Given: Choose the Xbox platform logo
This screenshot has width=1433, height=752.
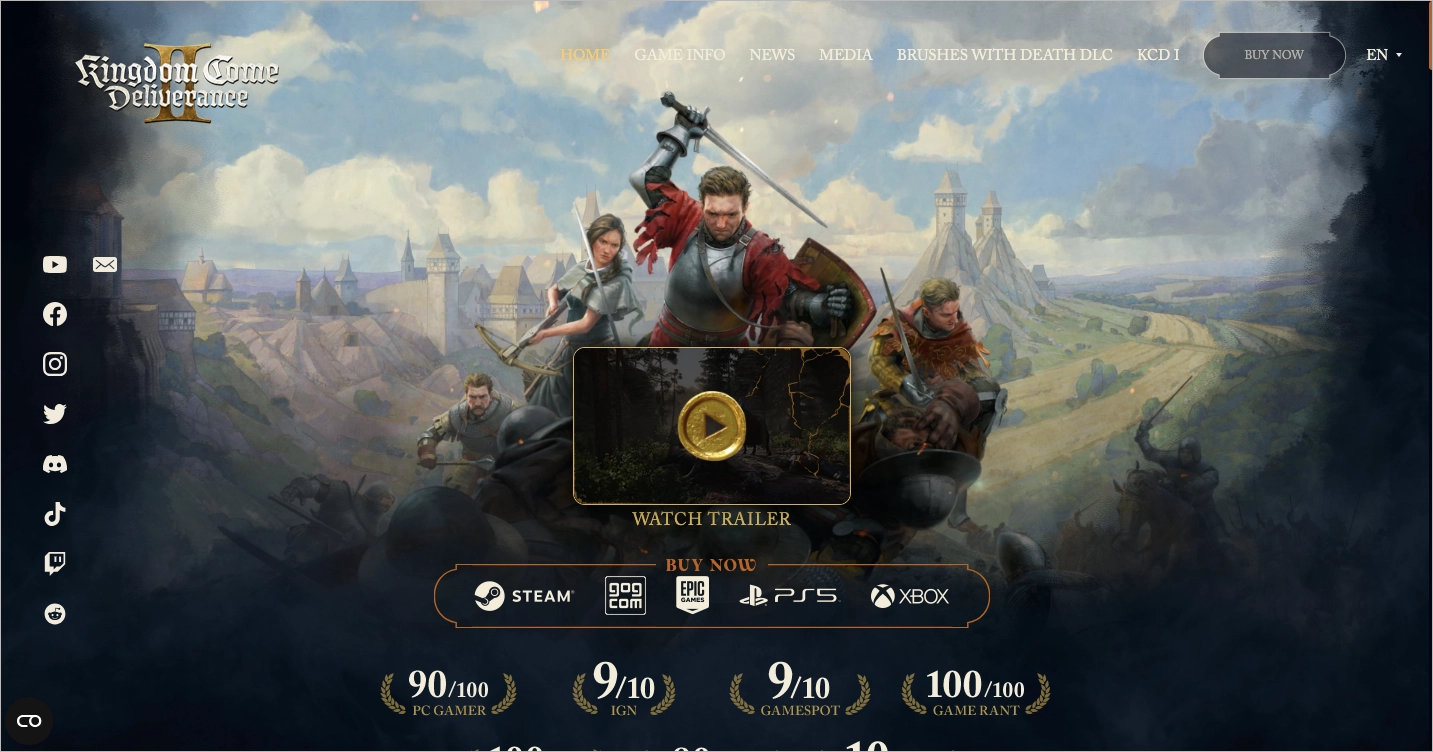Looking at the screenshot, I should tap(909, 595).
